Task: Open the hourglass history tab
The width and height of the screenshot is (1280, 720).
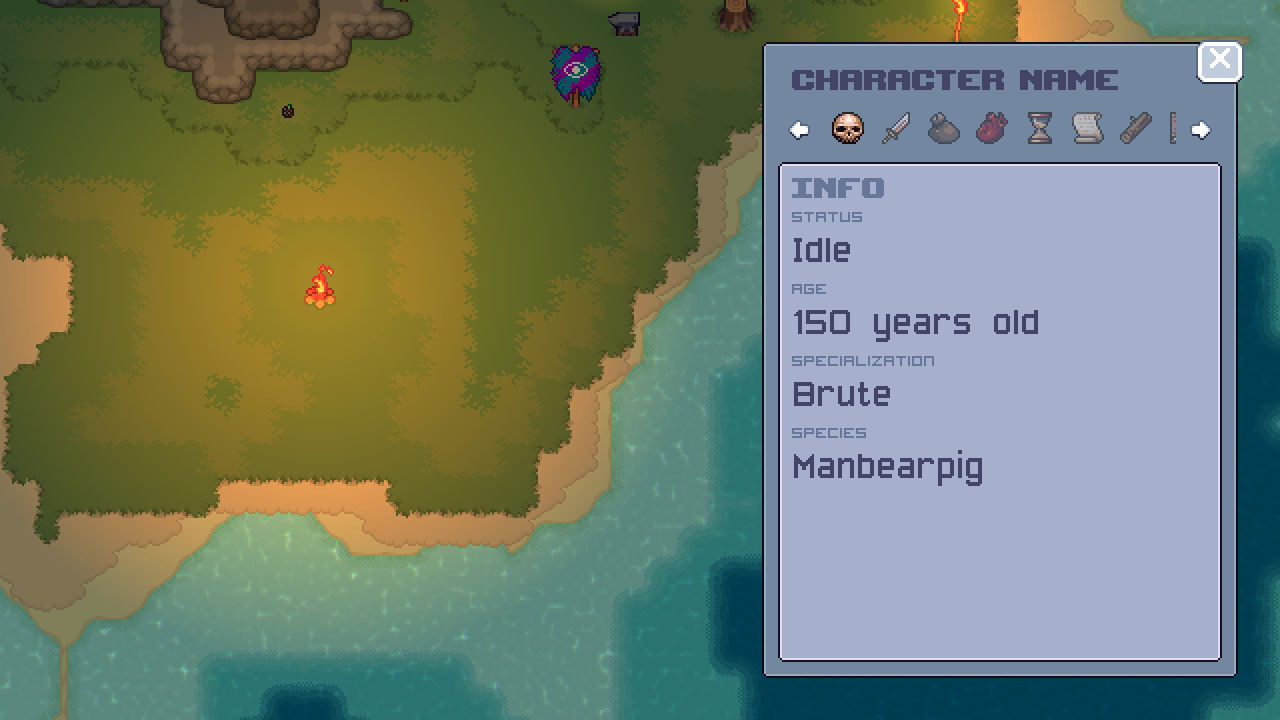Action: (x=1038, y=130)
